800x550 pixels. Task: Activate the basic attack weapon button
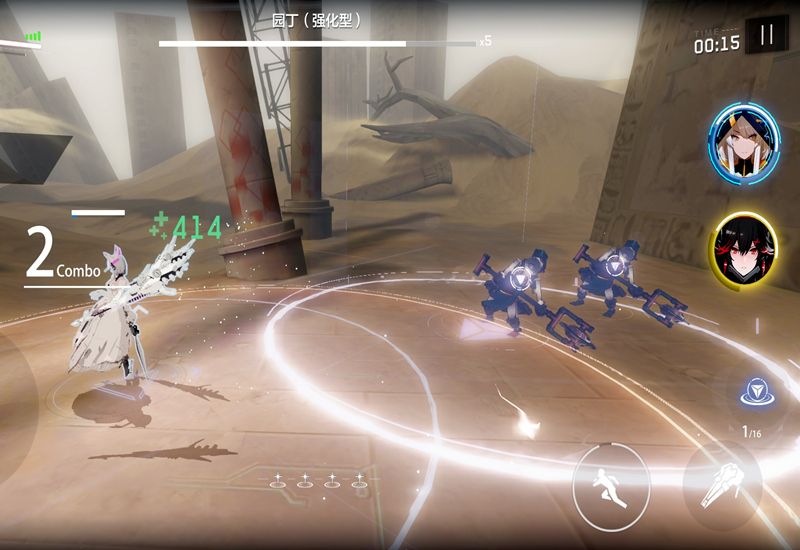[x=722, y=485]
